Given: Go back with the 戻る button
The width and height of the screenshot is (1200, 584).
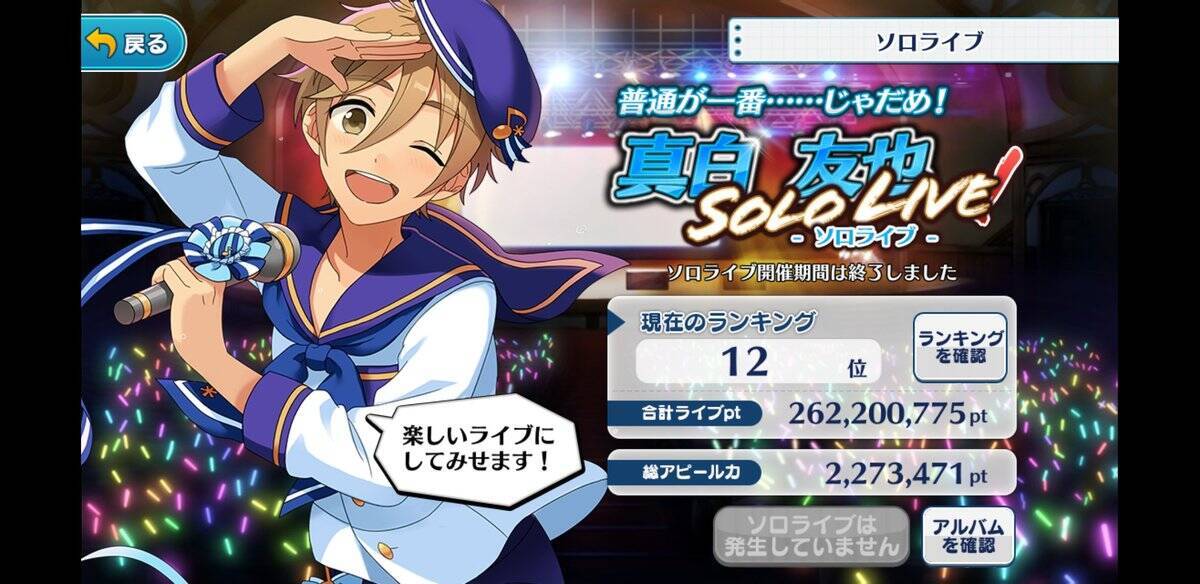Looking at the screenshot, I should 133,44.
